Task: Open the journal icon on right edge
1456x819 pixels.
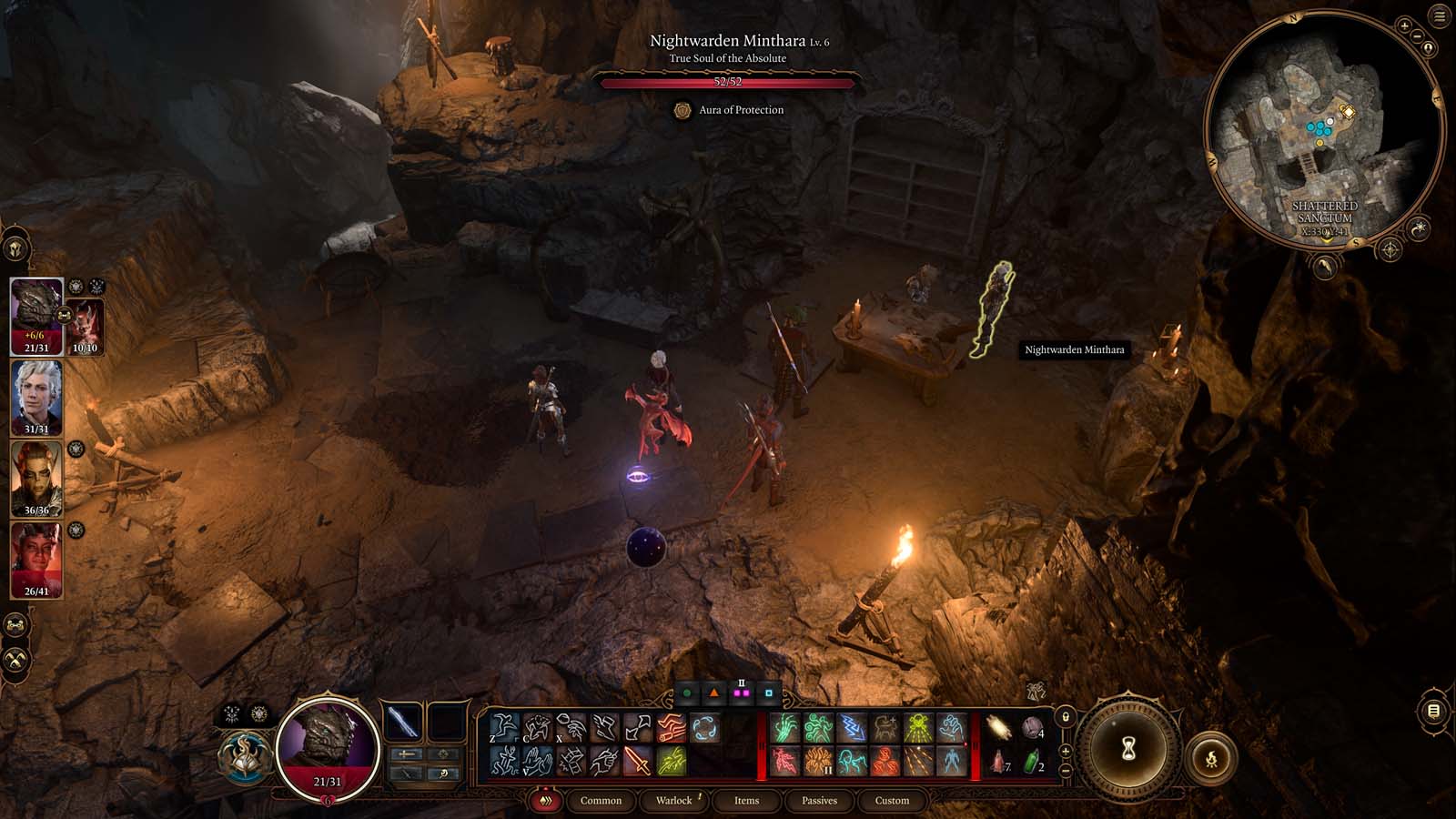Action: [x=1433, y=711]
